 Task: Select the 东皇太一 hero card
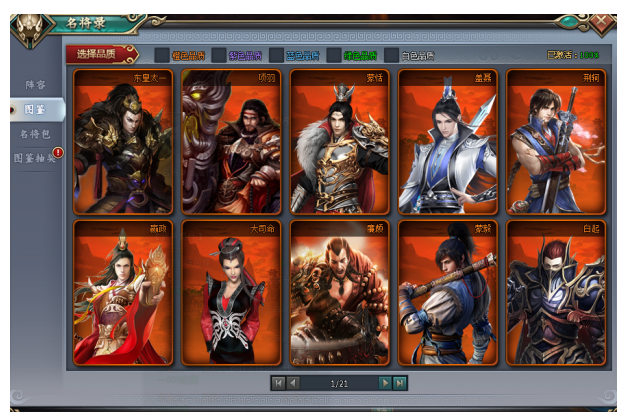(x=123, y=142)
